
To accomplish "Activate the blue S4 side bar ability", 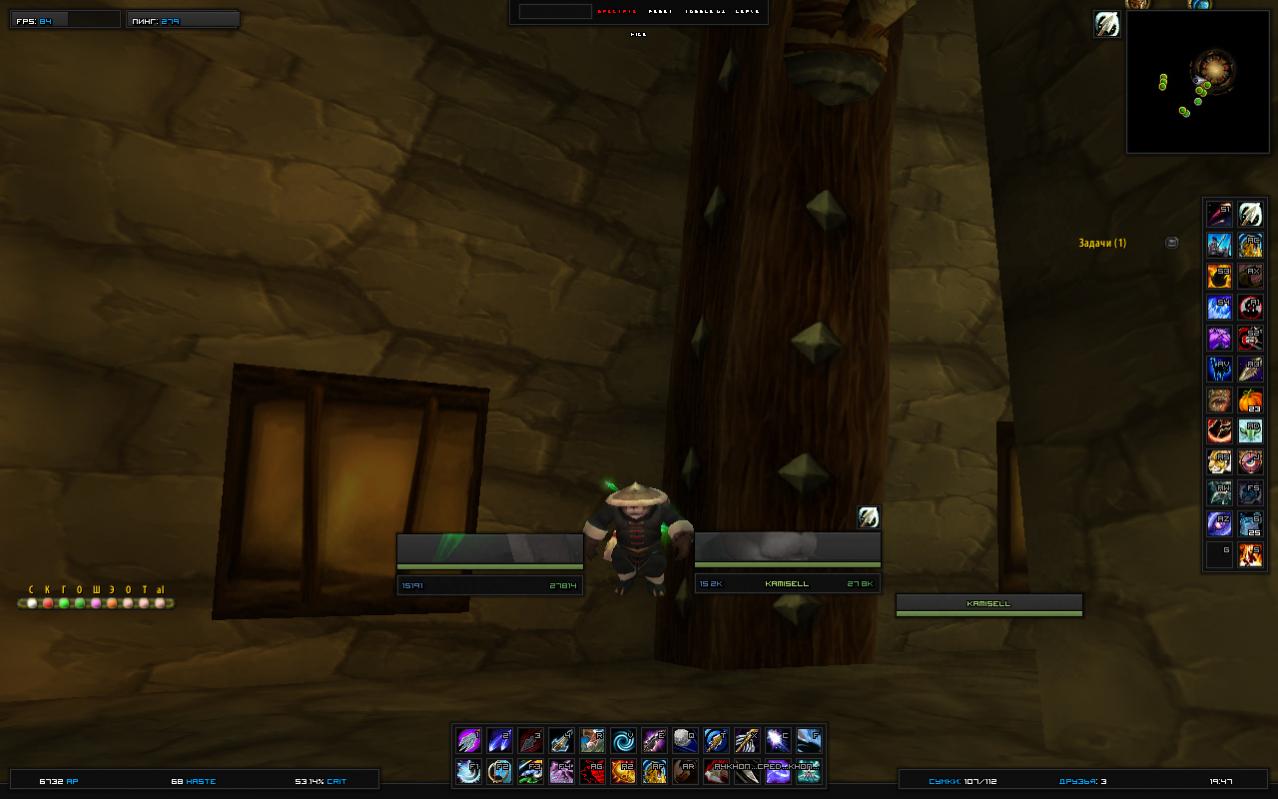I will tap(1219, 307).
